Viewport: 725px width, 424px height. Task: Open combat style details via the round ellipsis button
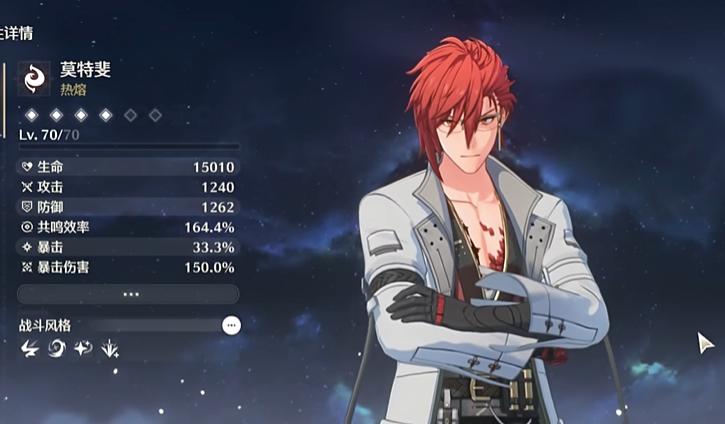point(232,325)
